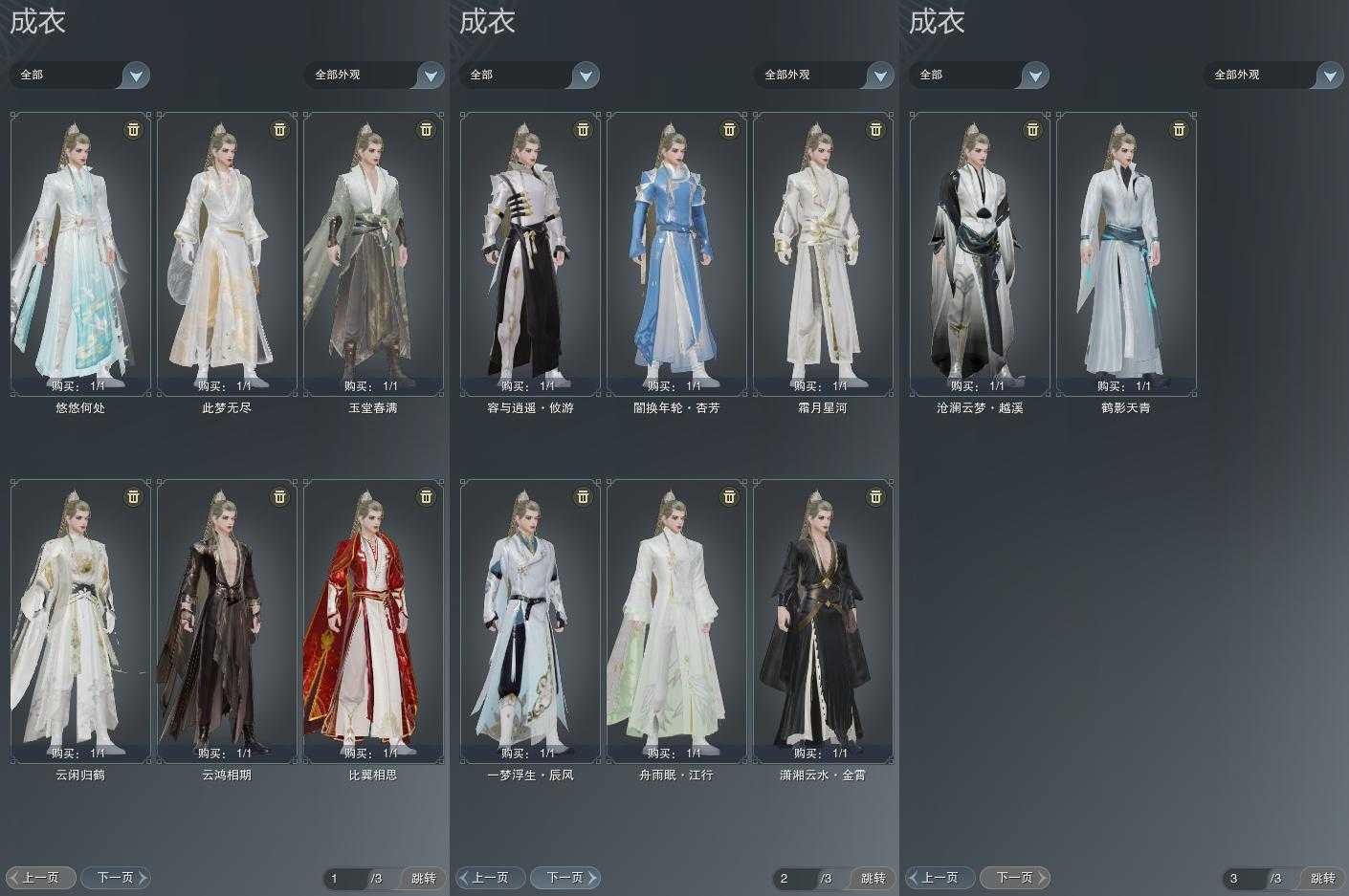The width and height of the screenshot is (1349, 896).
Task: Focus the page number field showing 2
Action: [x=794, y=878]
